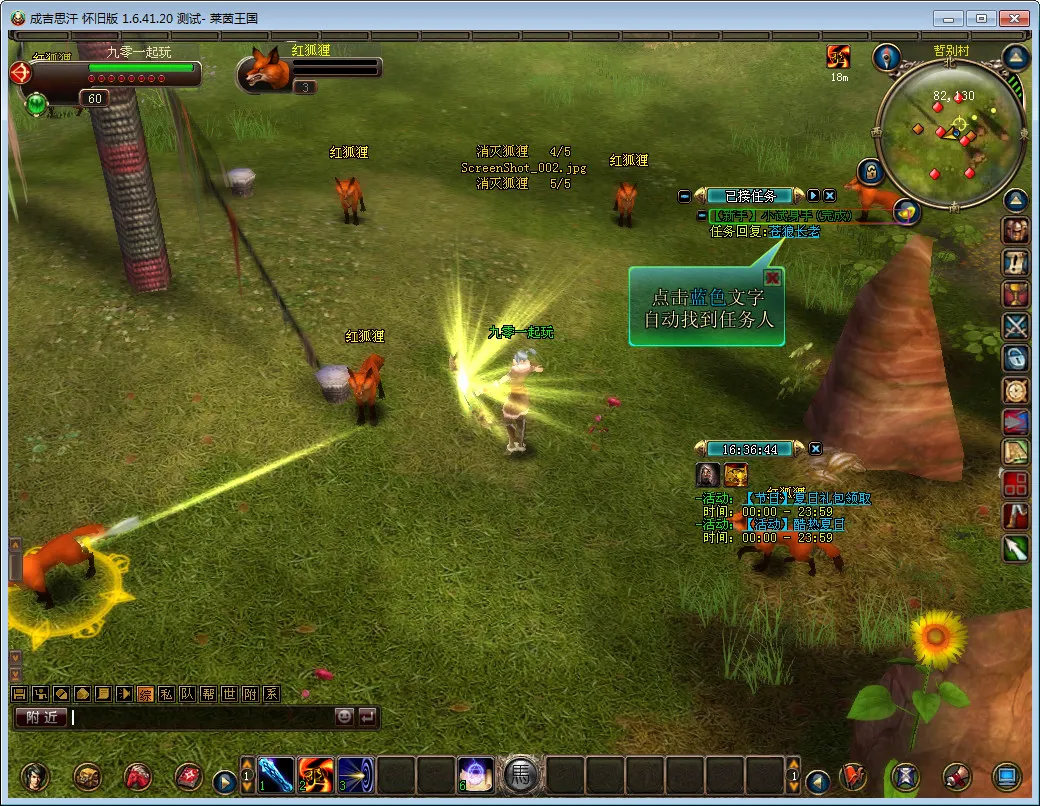
Task: Close the 已接任务 quest tracker panel
Action: tap(829, 196)
